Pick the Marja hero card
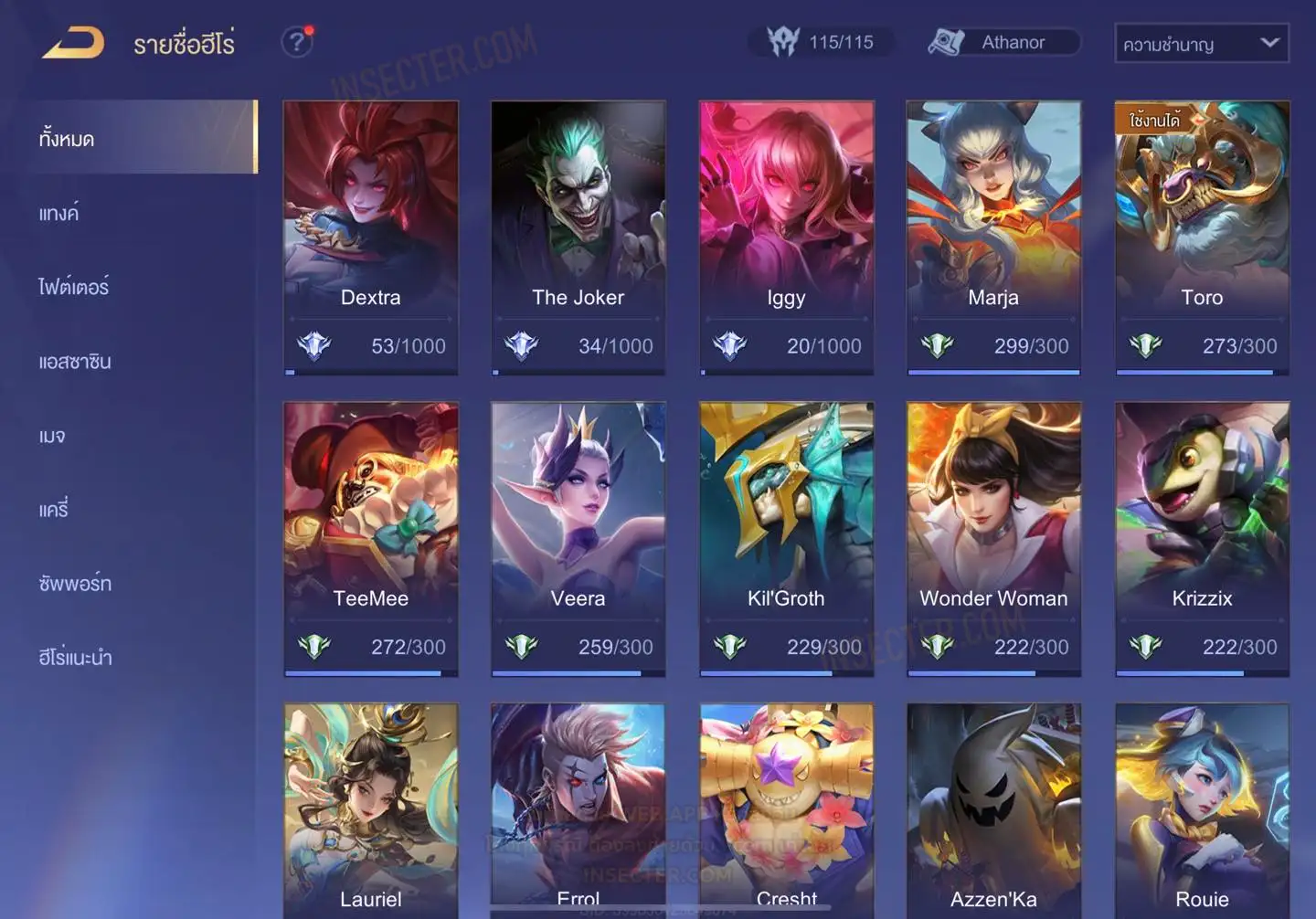 point(993,238)
